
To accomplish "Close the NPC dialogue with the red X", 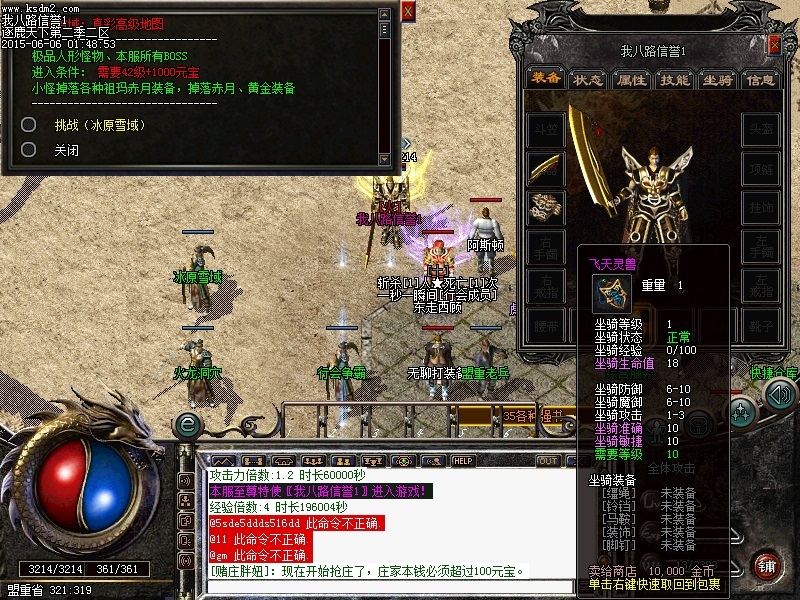I will coord(408,11).
